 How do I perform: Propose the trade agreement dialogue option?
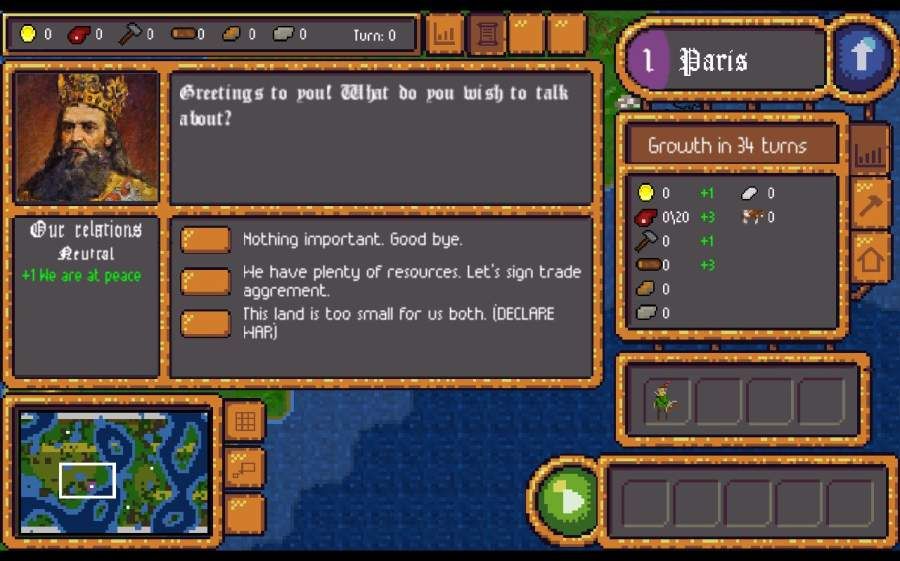pos(206,281)
